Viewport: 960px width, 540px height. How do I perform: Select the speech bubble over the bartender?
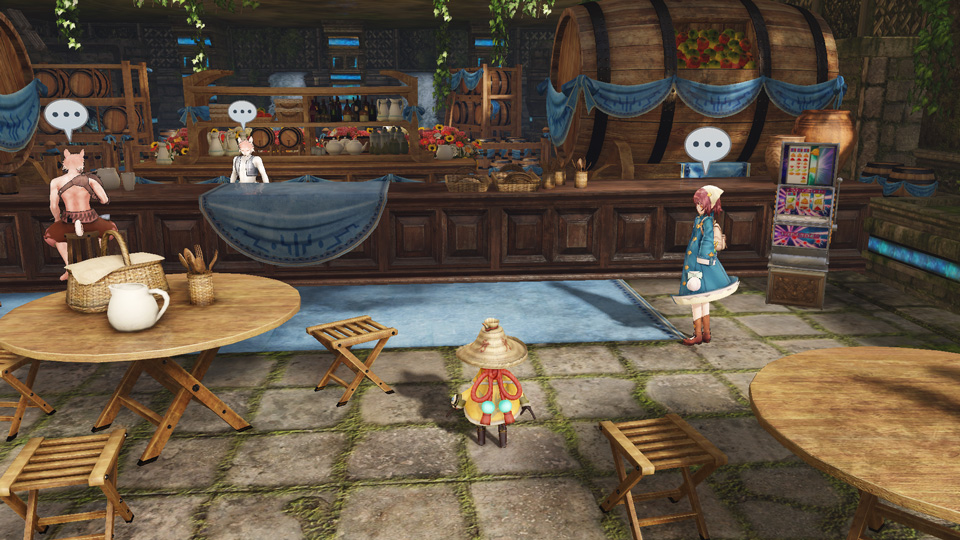[x=242, y=113]
